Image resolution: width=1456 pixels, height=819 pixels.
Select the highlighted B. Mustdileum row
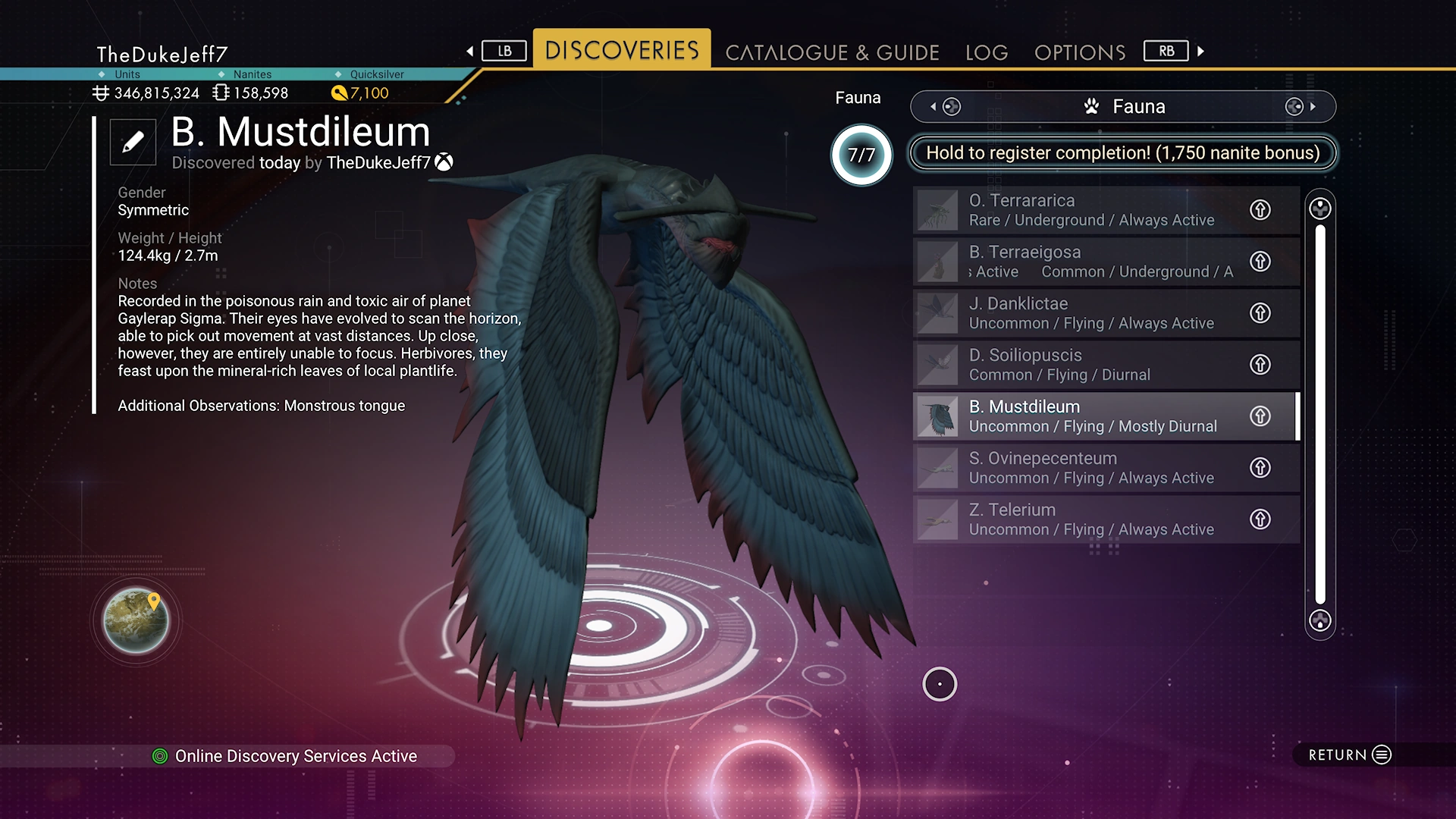[x=1092, y=416]
